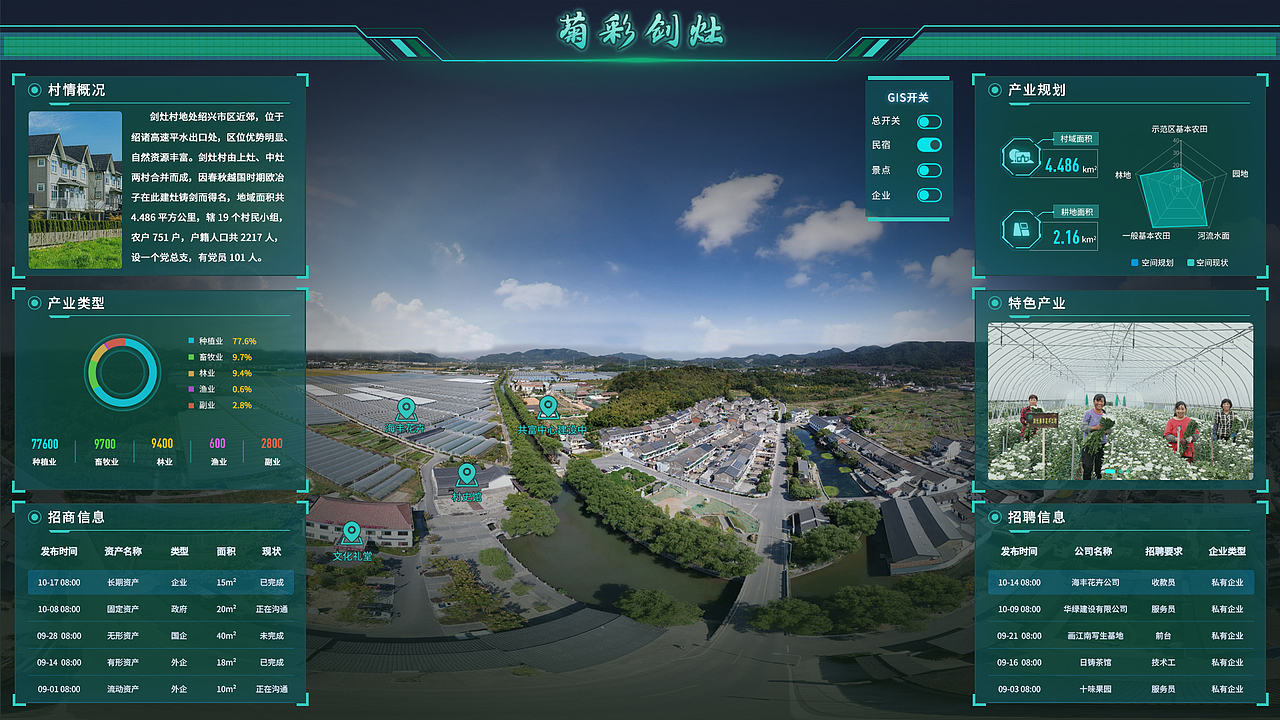
Task: Enable the 总开关 GIS toggle
Action: [930, 121]
